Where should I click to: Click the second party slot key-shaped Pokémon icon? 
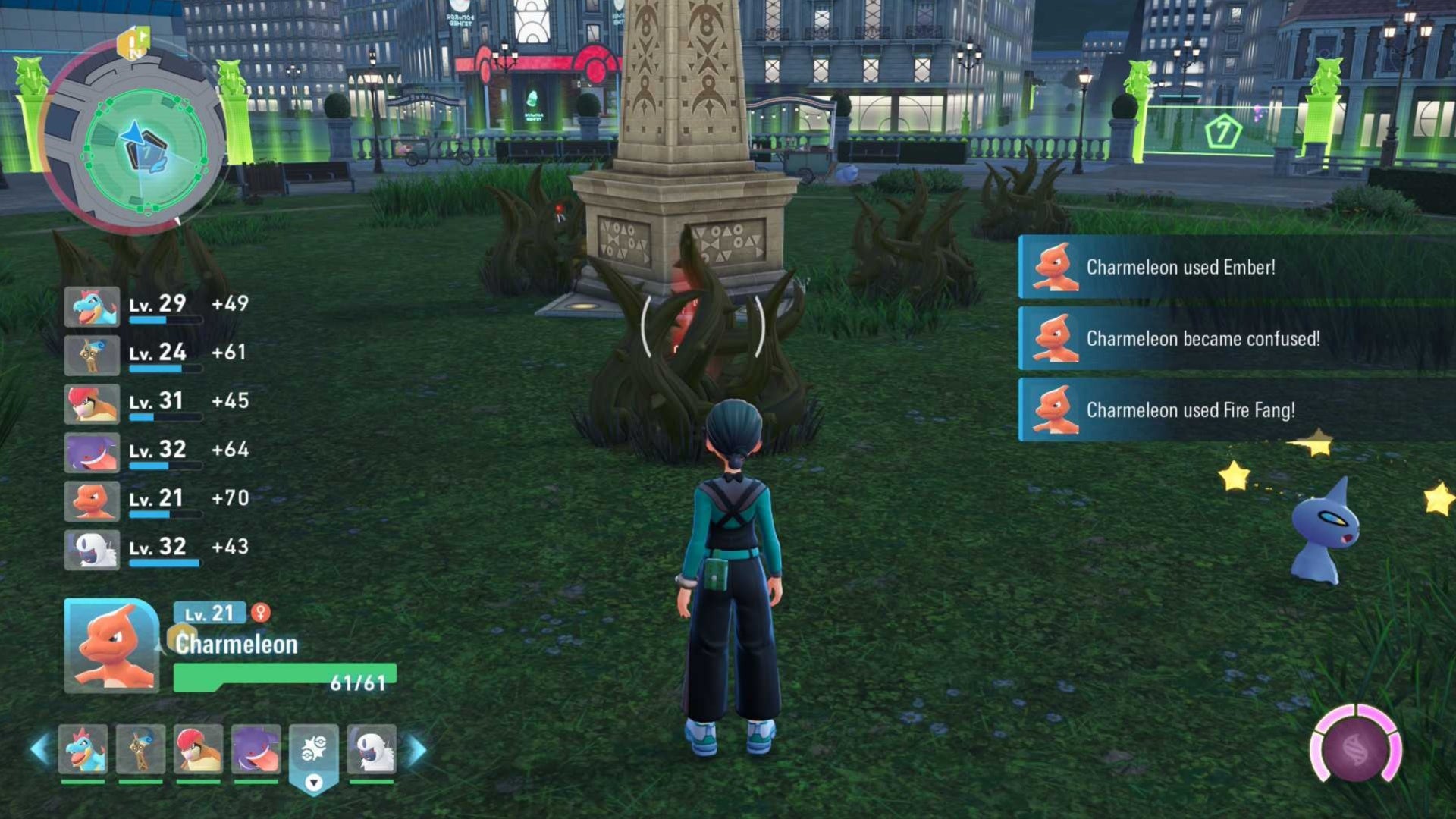pos(140,749)
